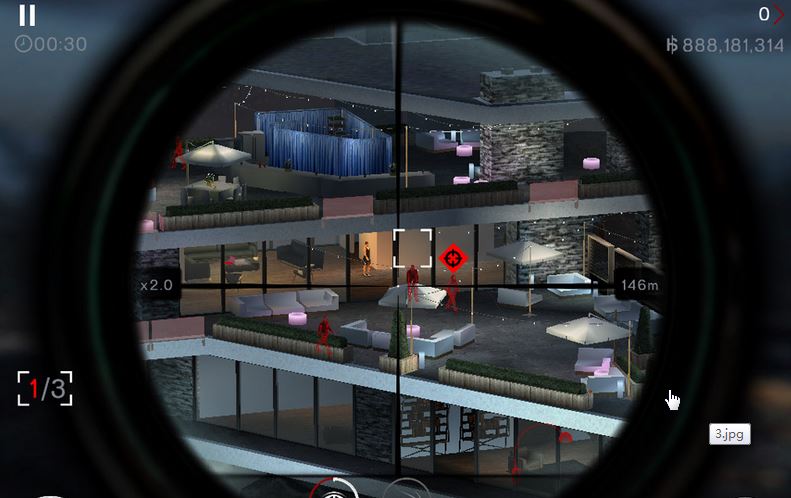Open the score panel via the red arrow
The height and width of the screenshot is (498, 791).
[778, 14]
